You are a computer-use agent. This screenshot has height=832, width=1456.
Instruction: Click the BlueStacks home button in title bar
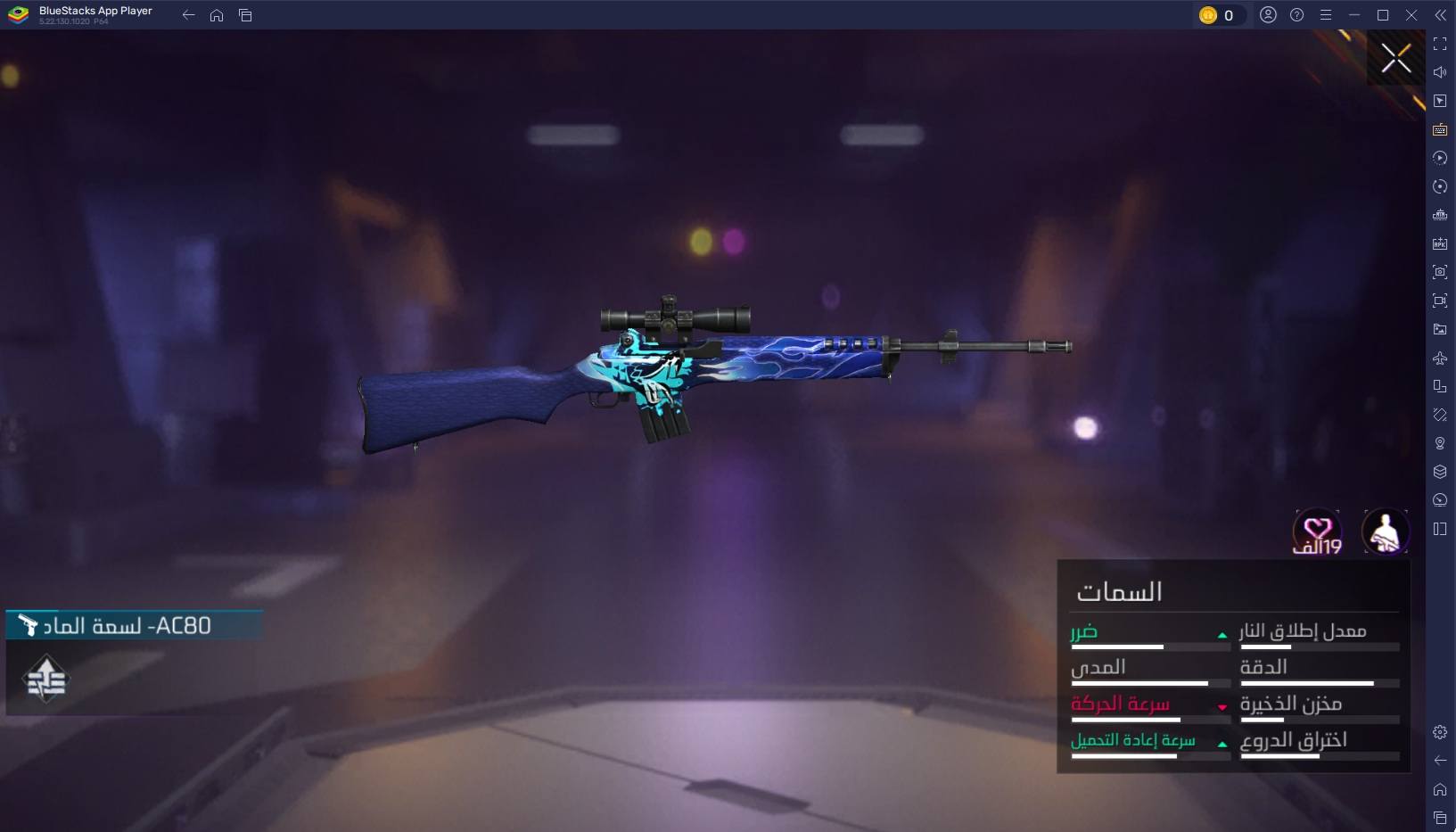[217, 15]
